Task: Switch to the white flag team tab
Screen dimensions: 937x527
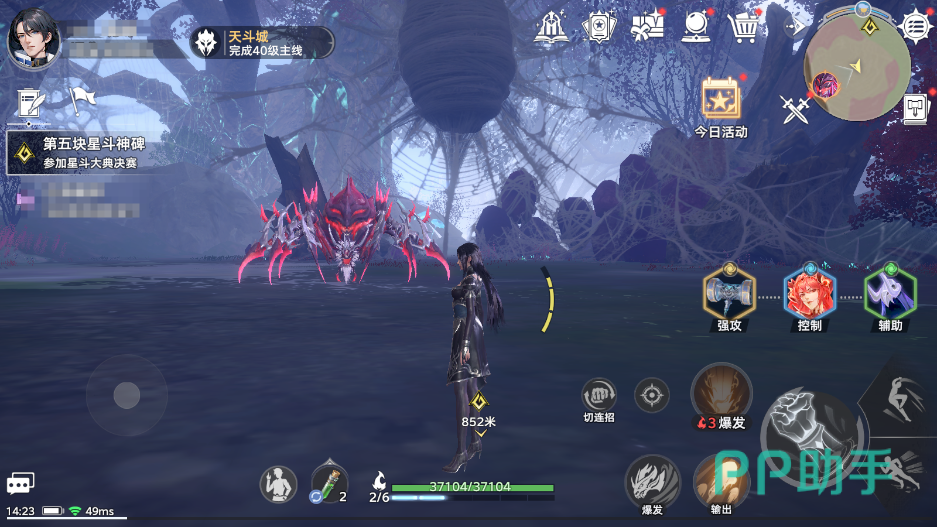Action: click(81, 99)
